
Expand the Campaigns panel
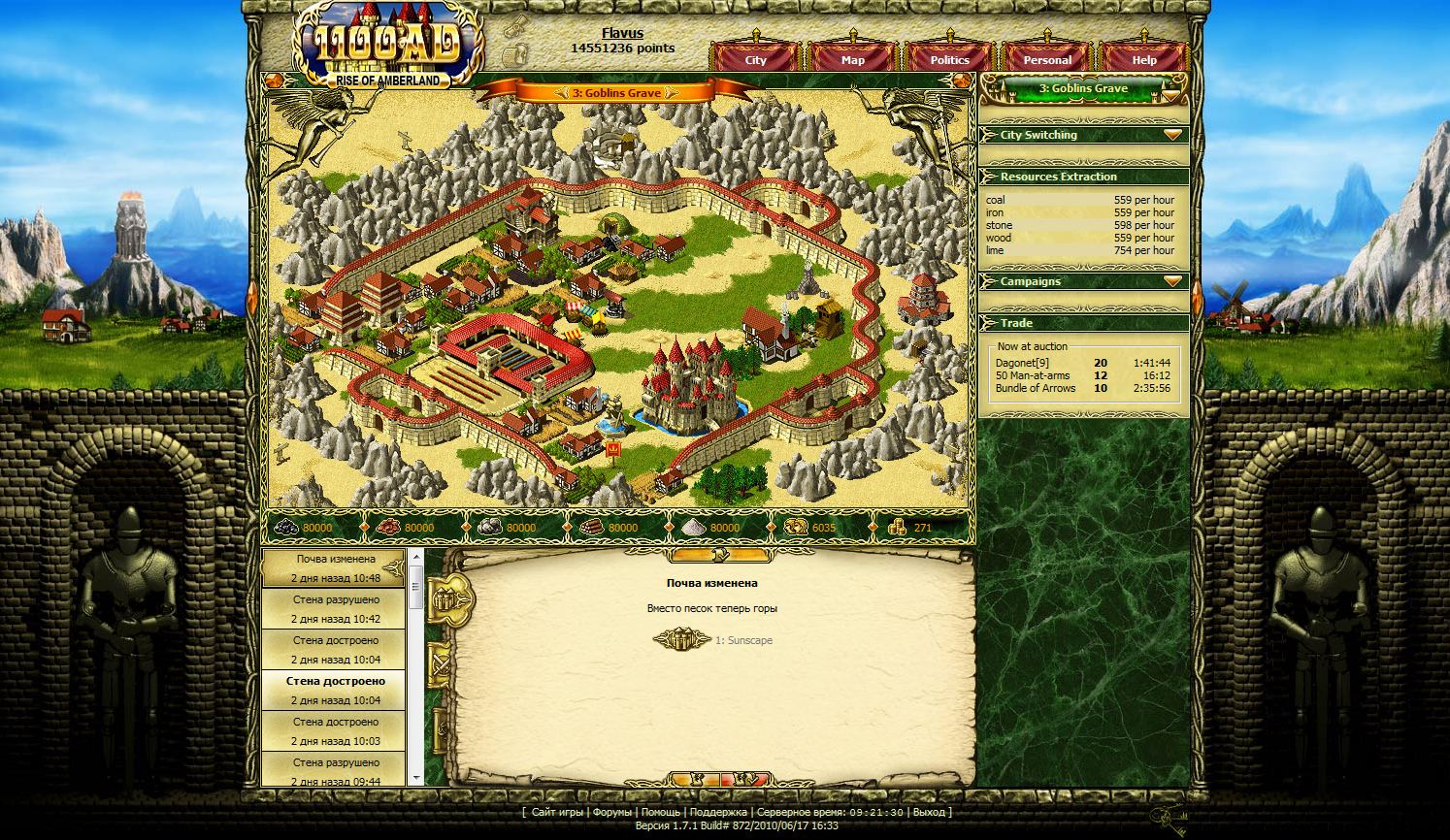click(x=1172, y=281)
